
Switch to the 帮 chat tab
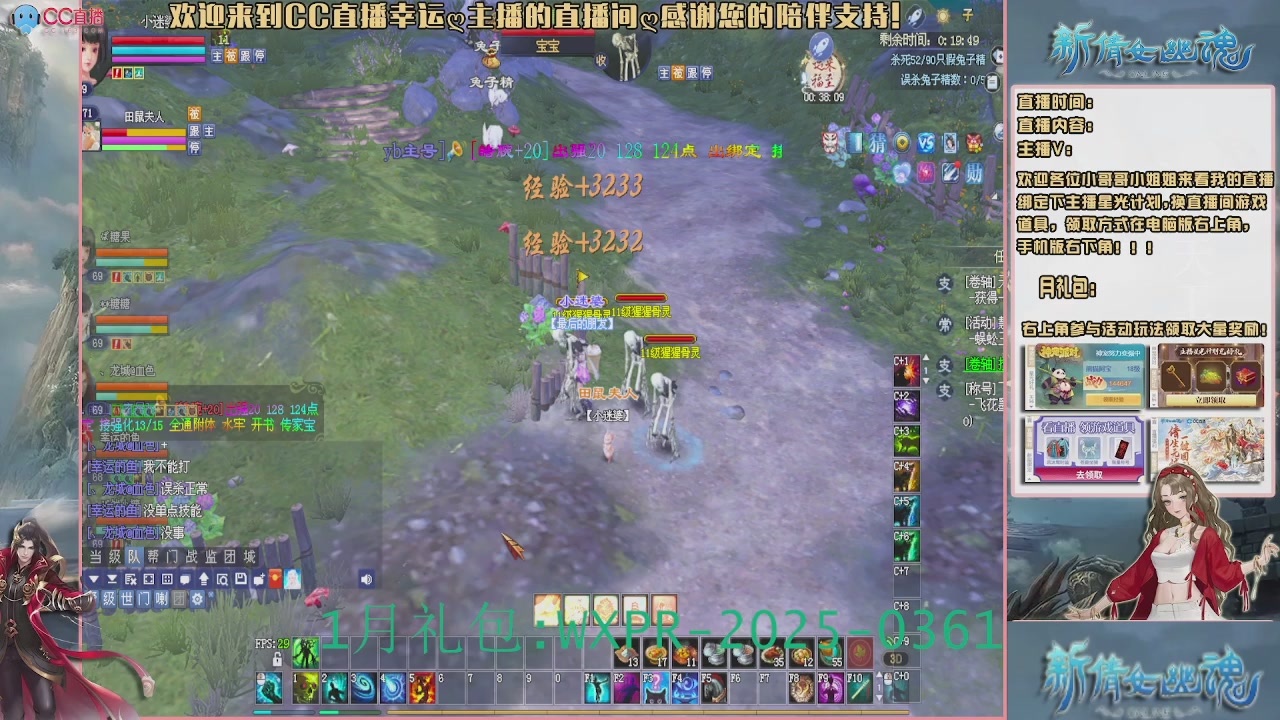coord(153,555)
